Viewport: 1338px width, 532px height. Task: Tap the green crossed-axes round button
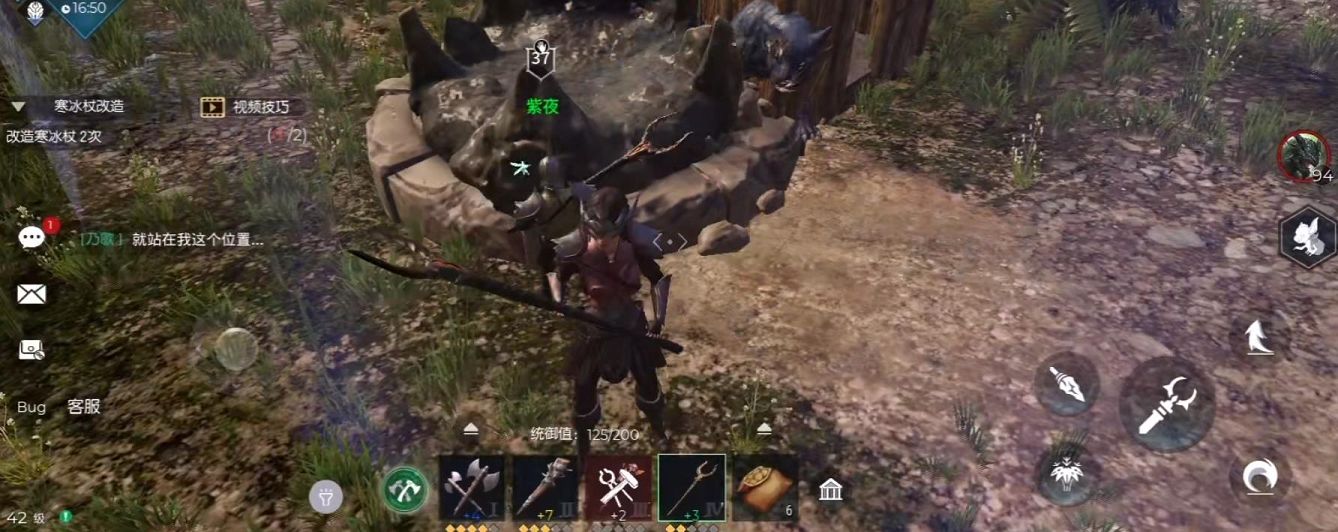(x=405, y=490)
